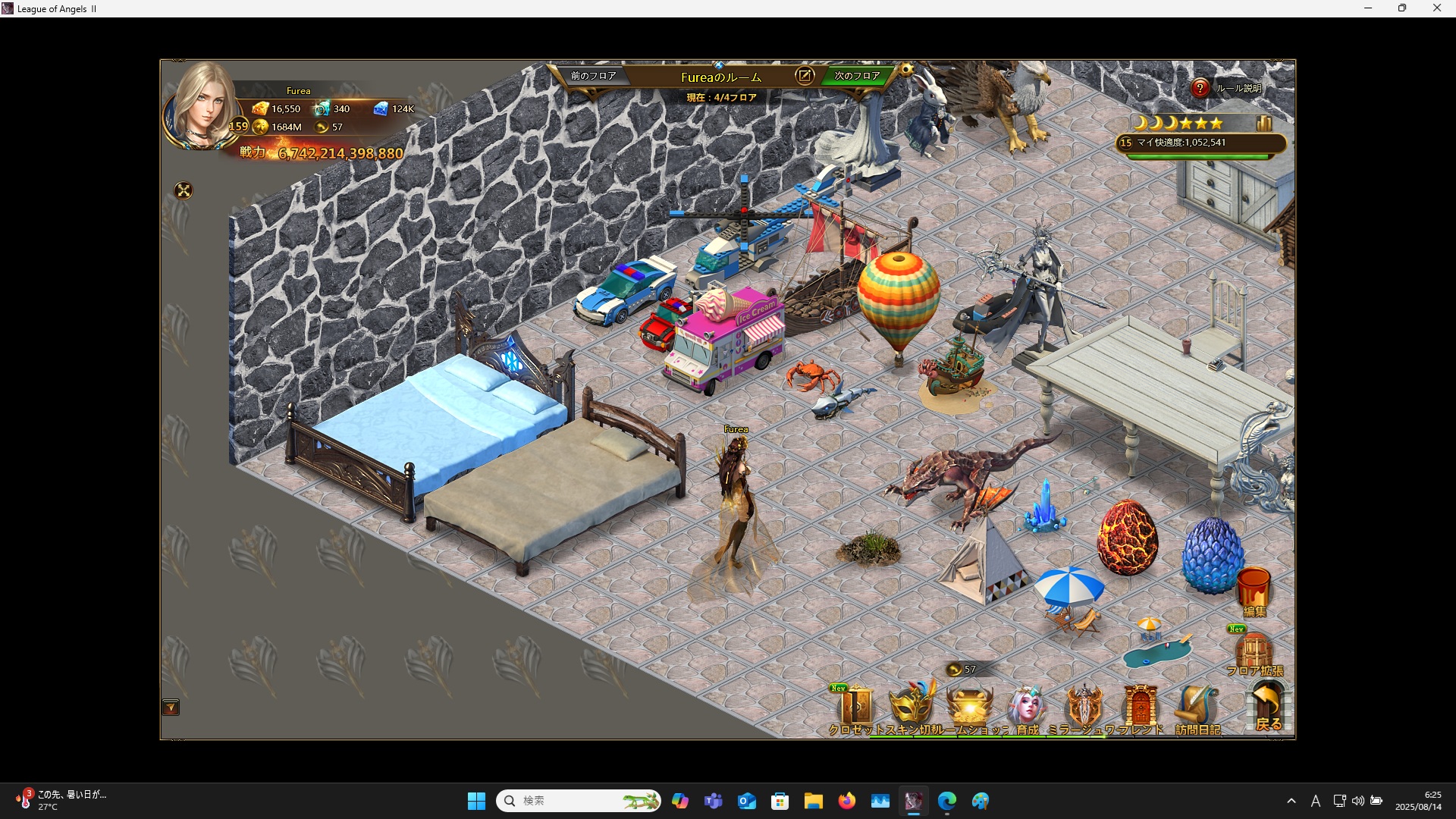This screenshot has width=1456, height=819.
Task: Minimize the game window
Action: point(1368,8)
